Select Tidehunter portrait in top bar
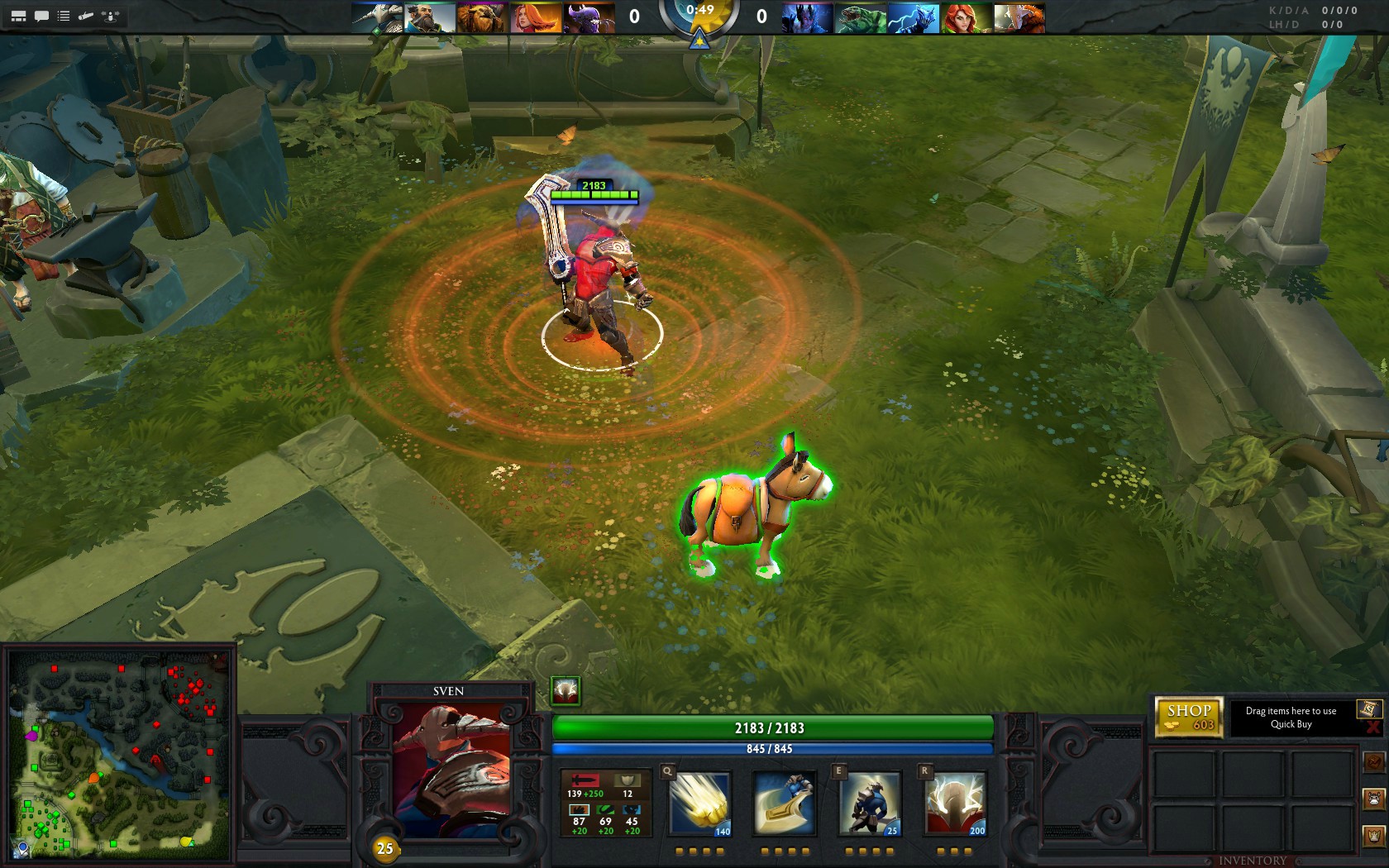Image resolution: width=1389 pixels, height=868 pixels. (x=861, y=17)
